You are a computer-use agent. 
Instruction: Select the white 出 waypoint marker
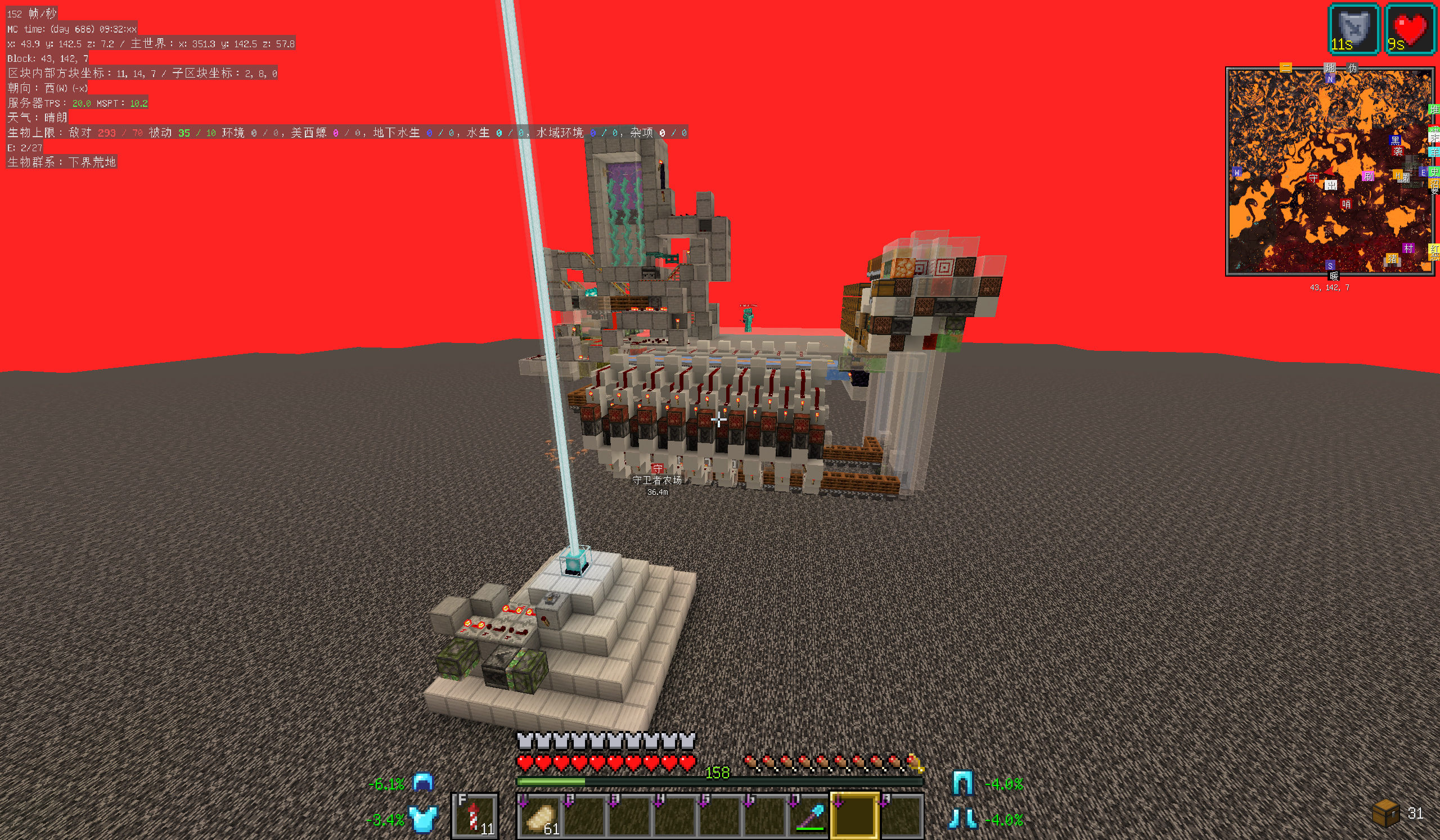click(1331, 184)
